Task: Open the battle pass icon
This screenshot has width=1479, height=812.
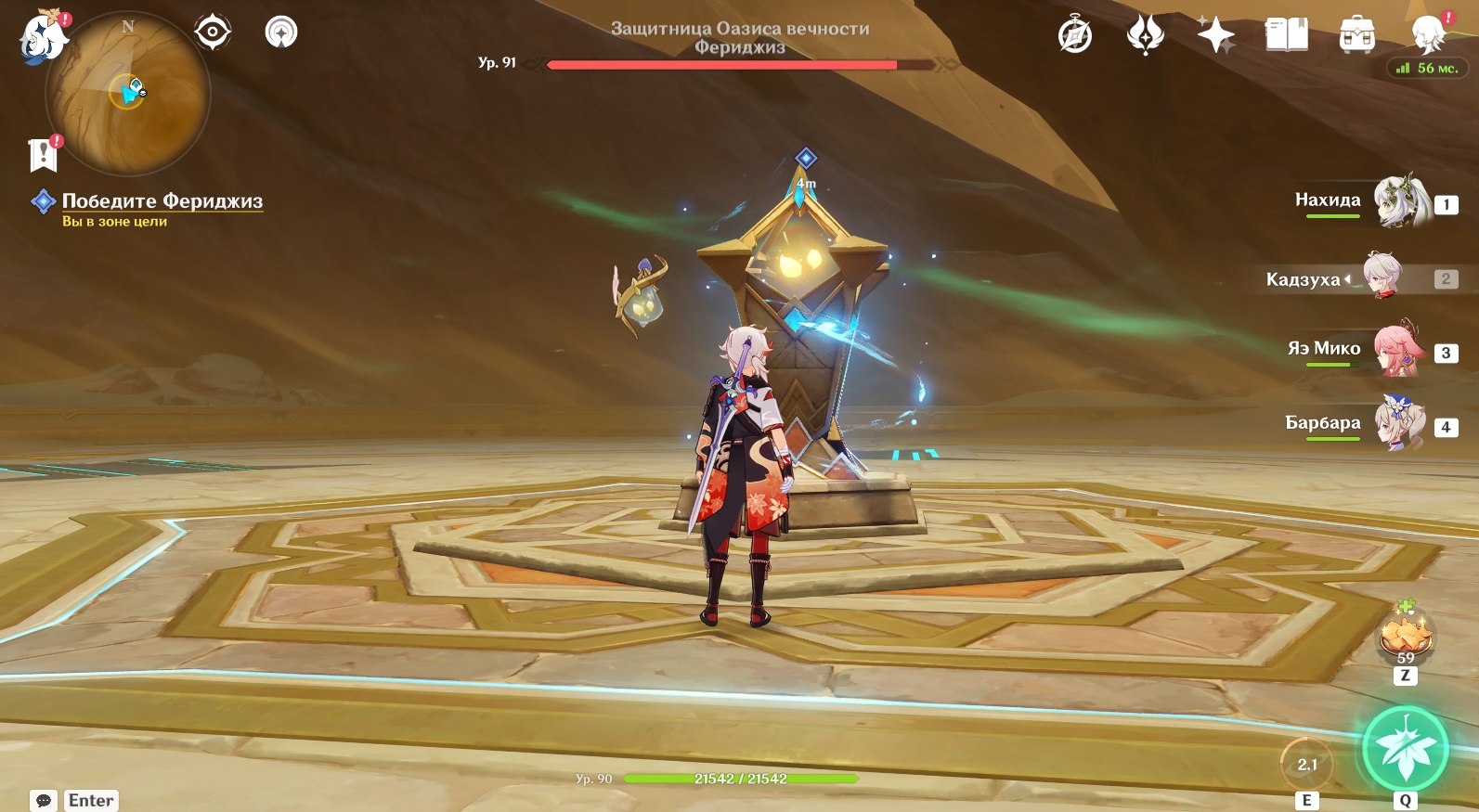Action: point(1145,35)
